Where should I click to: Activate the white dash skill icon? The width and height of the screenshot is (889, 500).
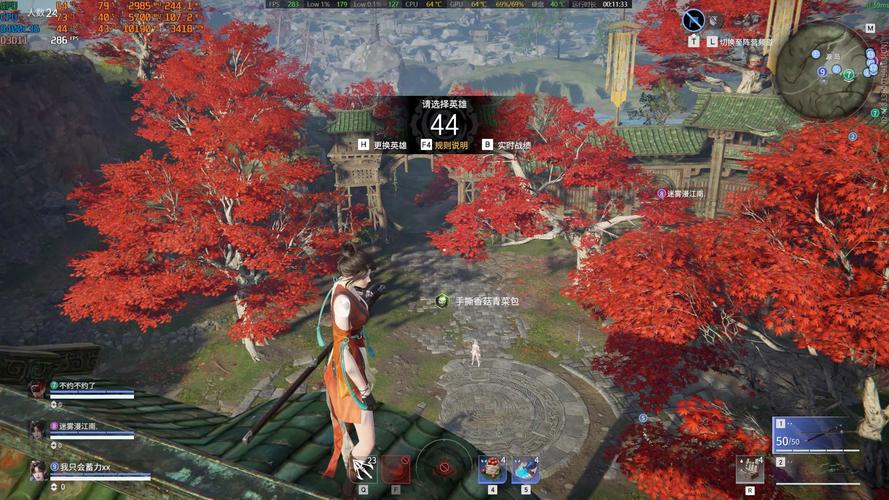363,469
